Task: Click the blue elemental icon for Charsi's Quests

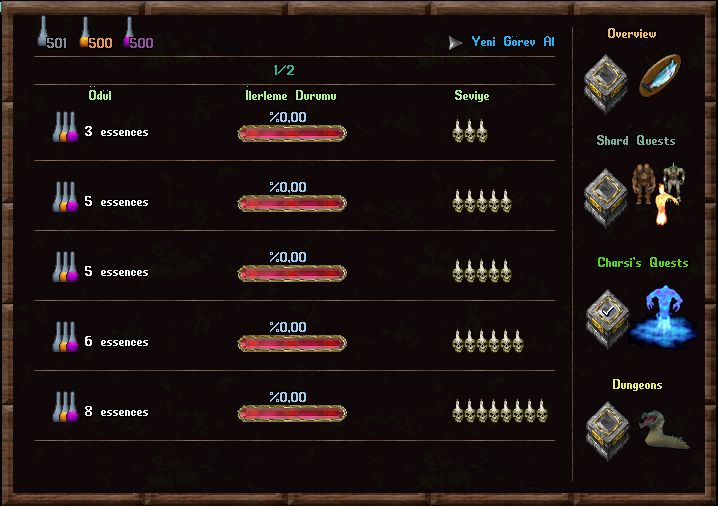Action: point(659,314)
